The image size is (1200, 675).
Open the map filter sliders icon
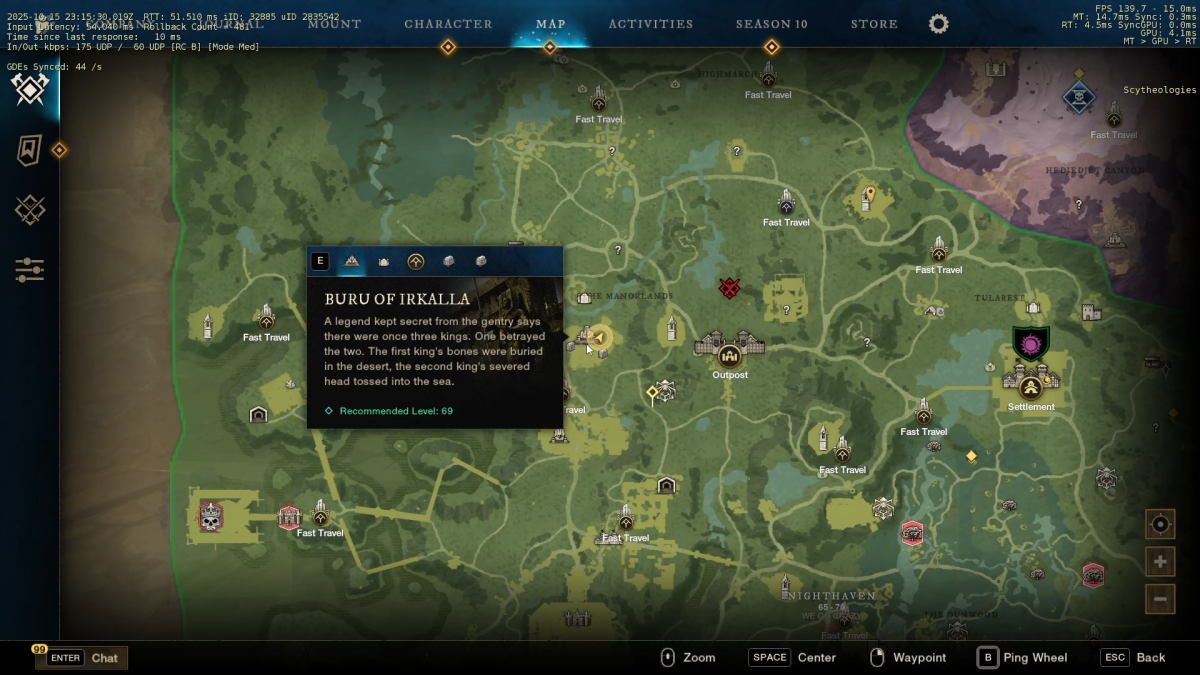click(x=30, y=270)
